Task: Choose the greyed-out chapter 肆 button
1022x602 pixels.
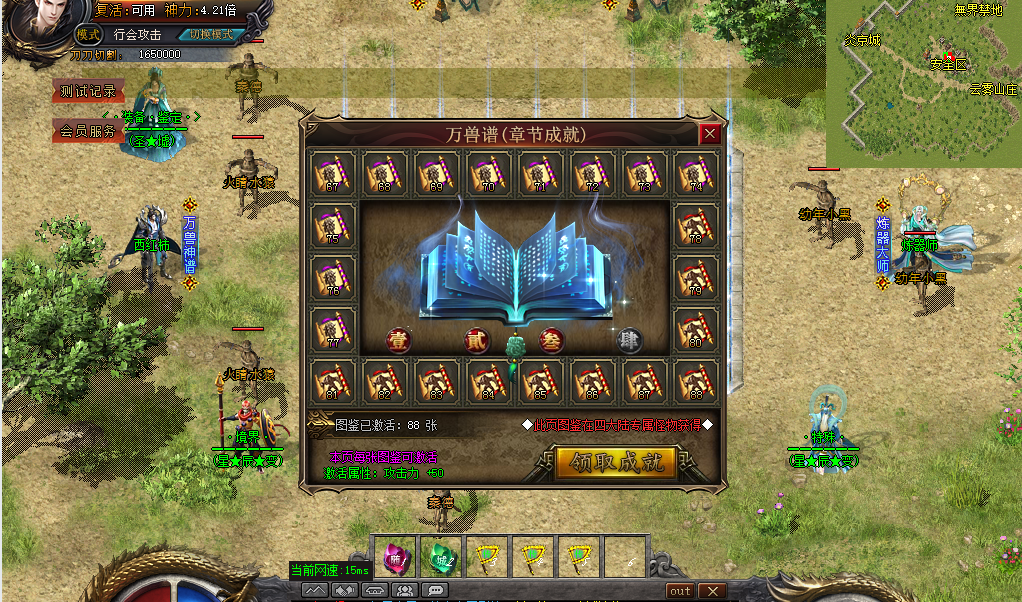Action: pyautogui.click(x=629, y=340)
